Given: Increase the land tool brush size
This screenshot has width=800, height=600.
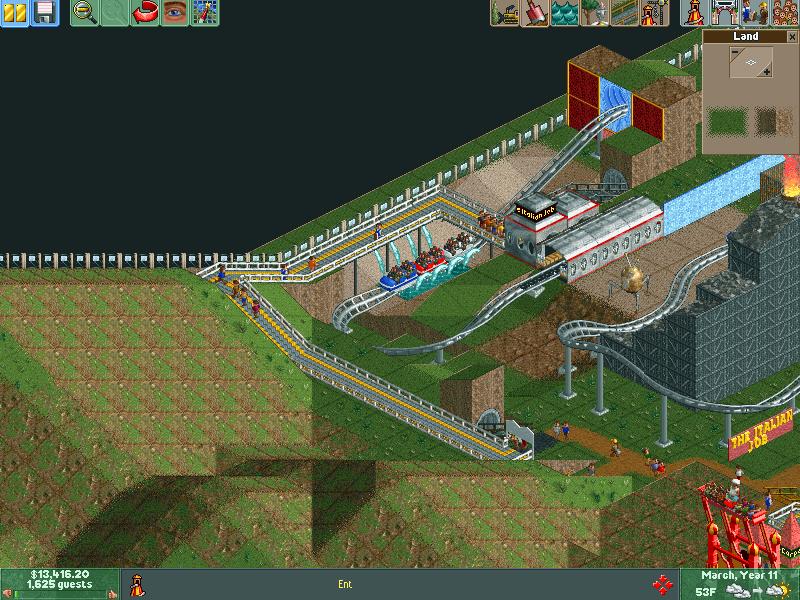Looking at the screenshot, I should point(766,72).
